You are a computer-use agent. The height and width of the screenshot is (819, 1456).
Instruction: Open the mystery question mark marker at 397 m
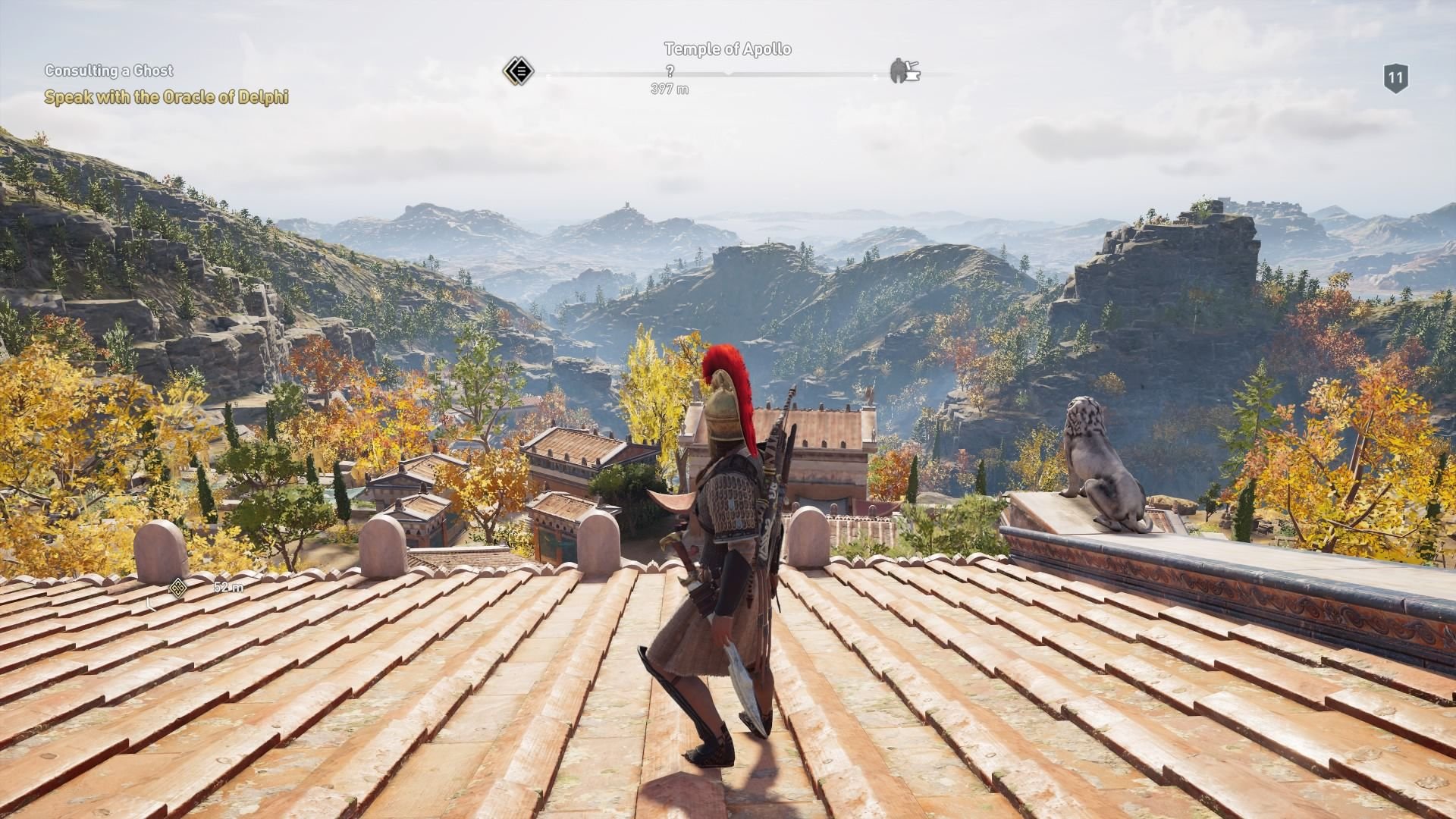(670, 71)
